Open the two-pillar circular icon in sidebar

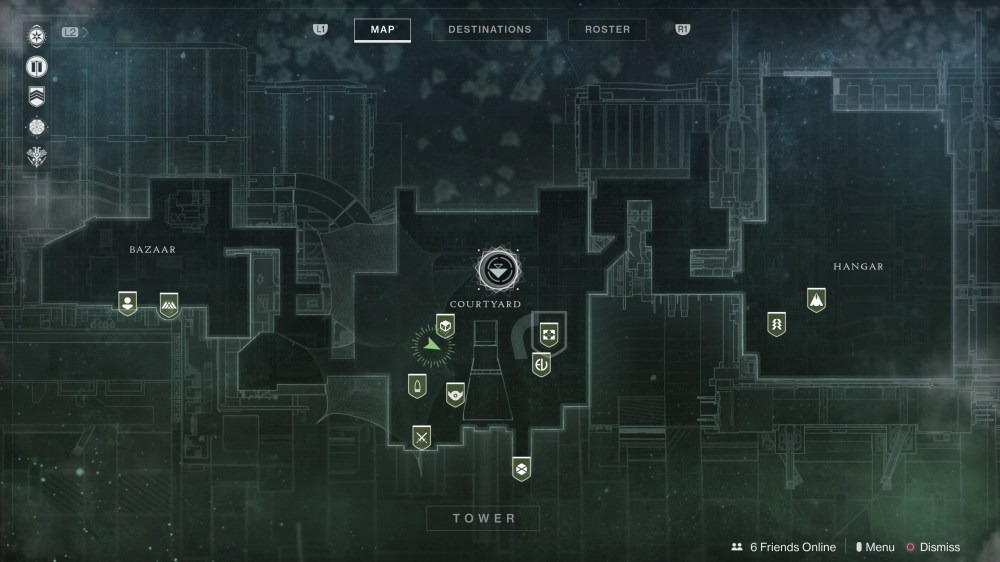tap(37, 67)
